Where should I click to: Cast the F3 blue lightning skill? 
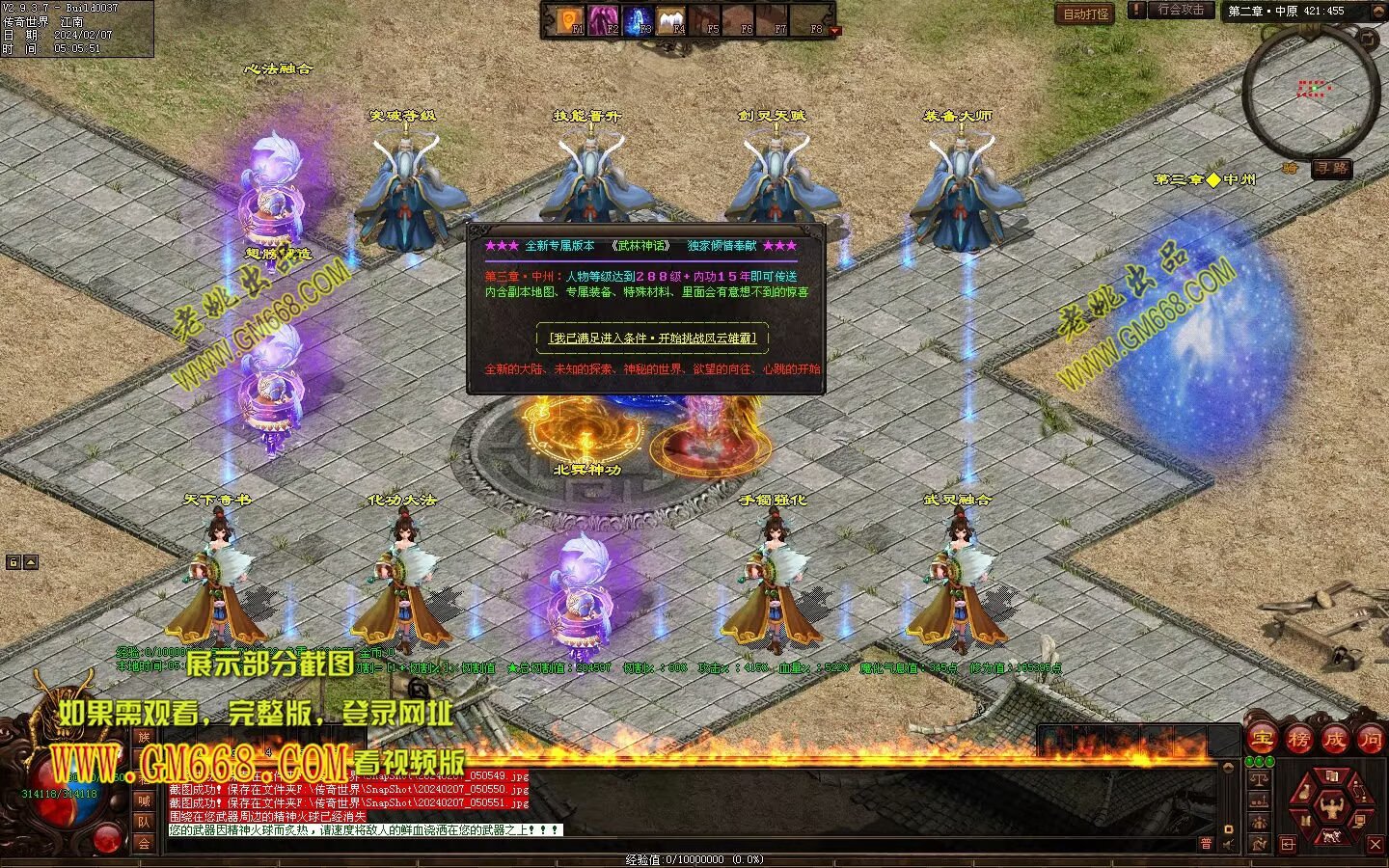pyautogui.click(x=638, y=18)
